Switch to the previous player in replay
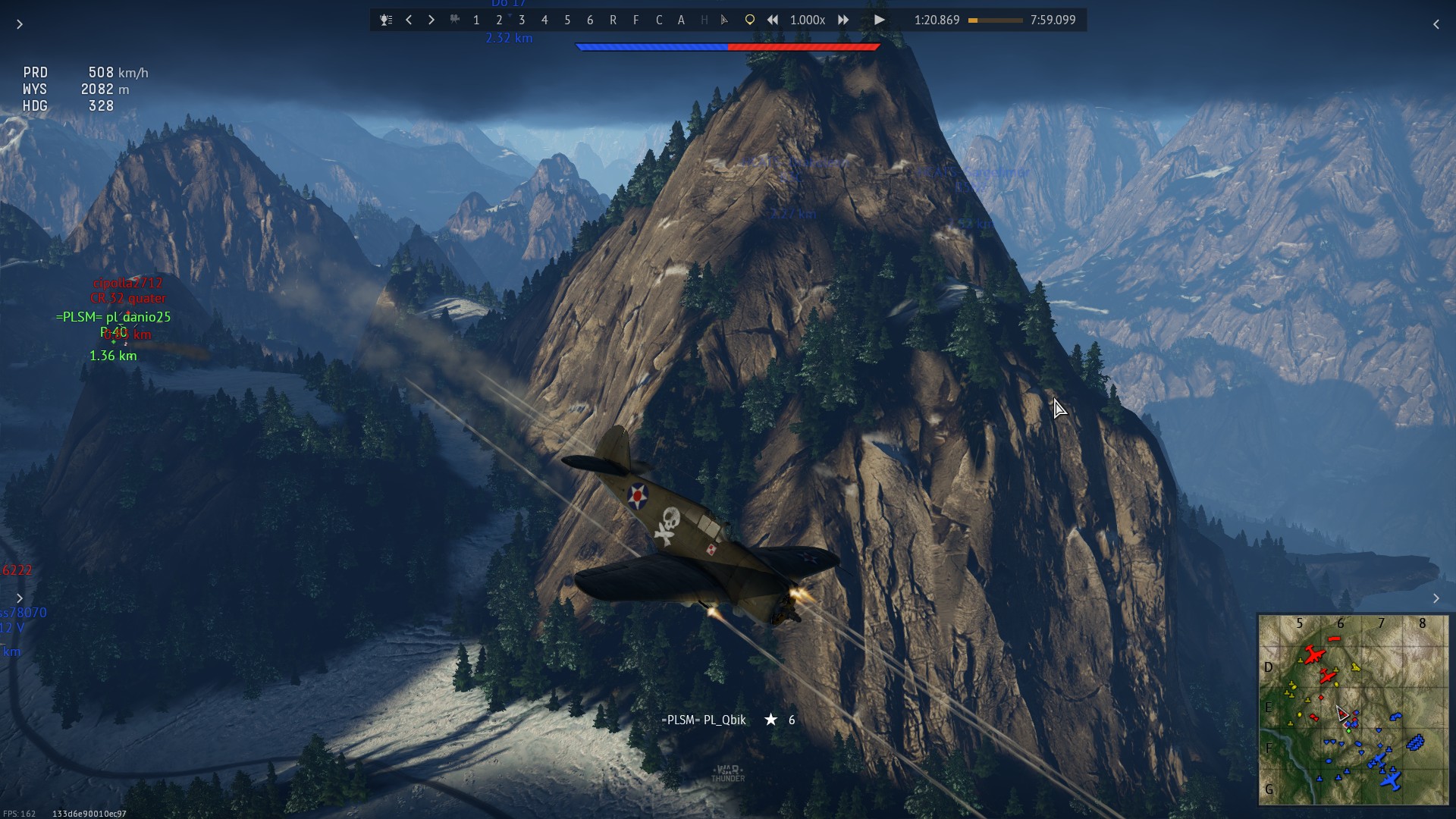 pyautogui.click(x=409, y=20)
